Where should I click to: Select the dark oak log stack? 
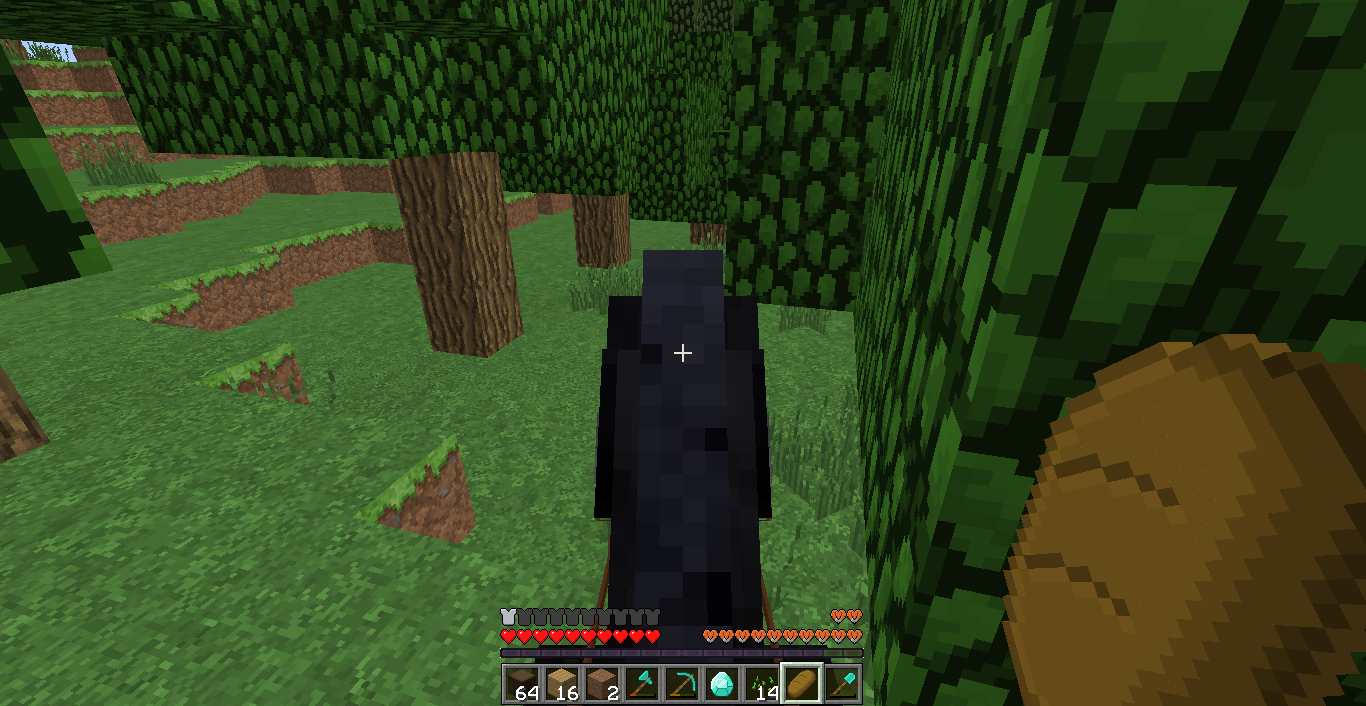click(x=521, y=684)
